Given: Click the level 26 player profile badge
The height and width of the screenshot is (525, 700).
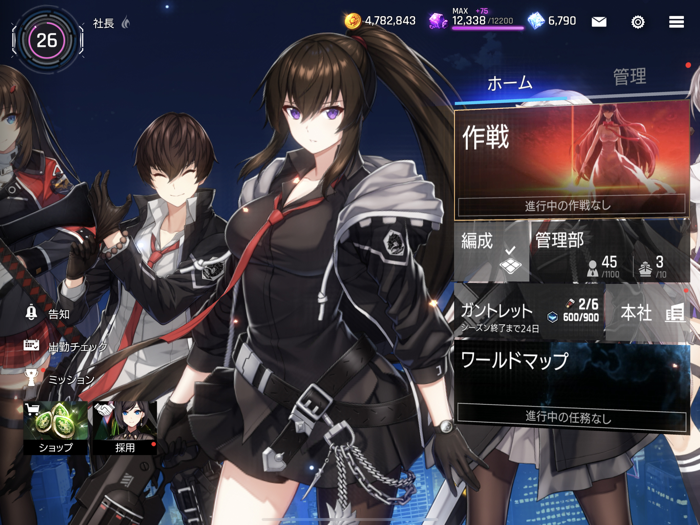Looking at the screenshot, I should click(47, 40).
